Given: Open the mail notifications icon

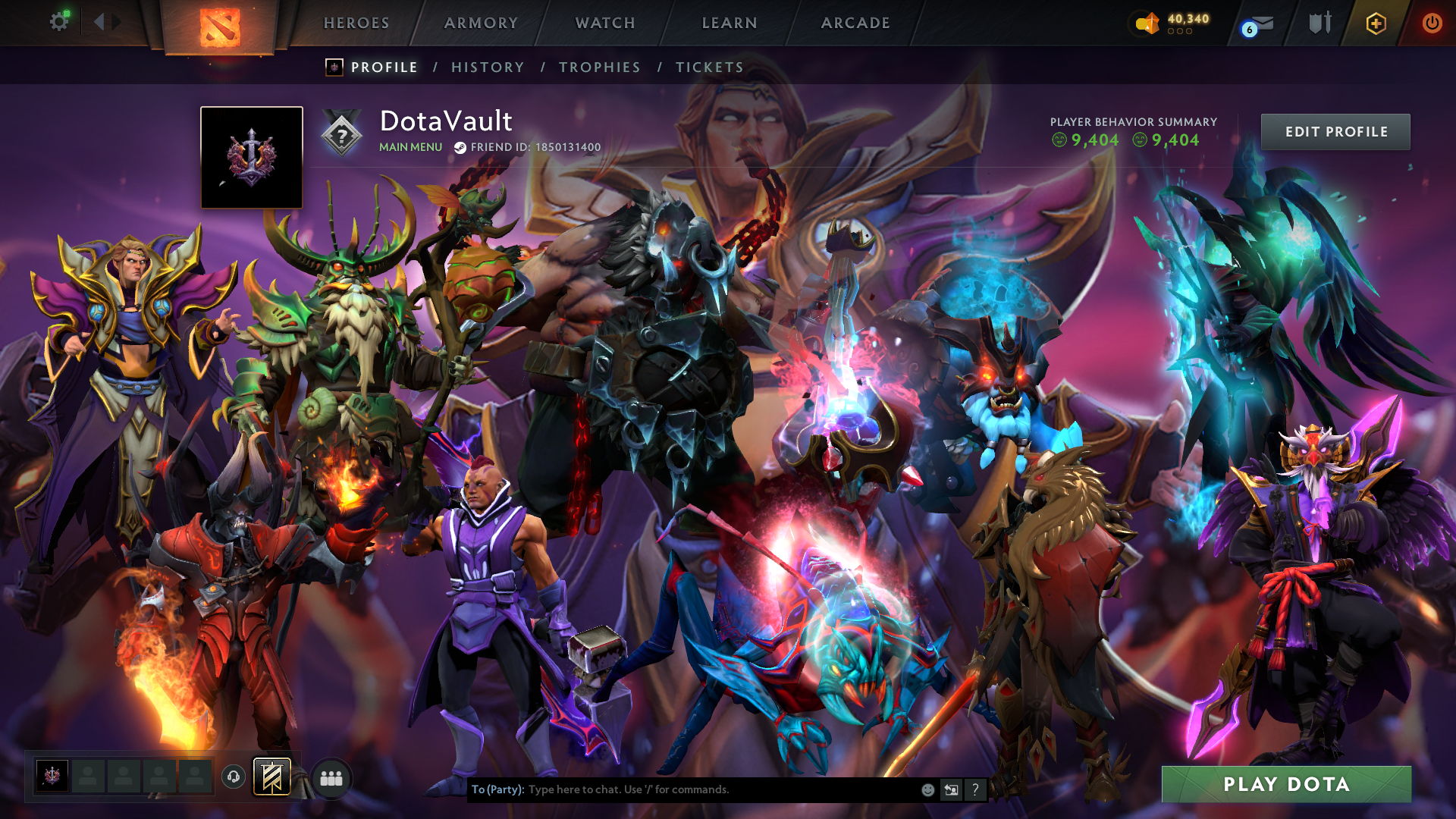Looking at the screenshot, I should point(1259,24).
